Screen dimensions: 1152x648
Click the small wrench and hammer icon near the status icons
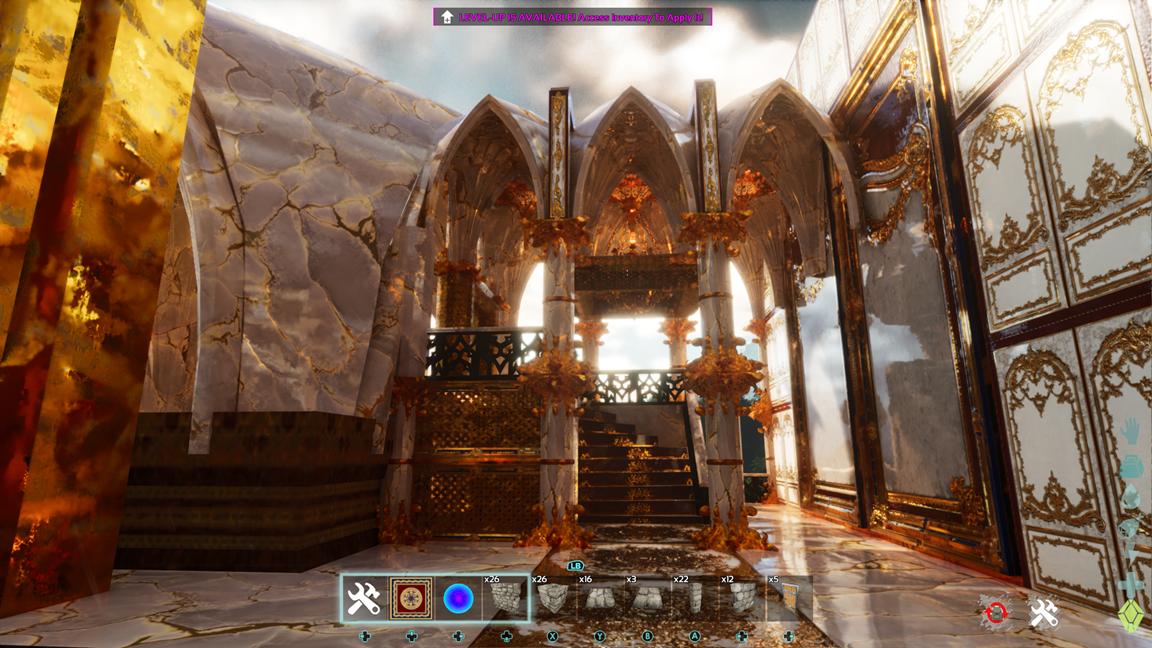point(1044,613)
